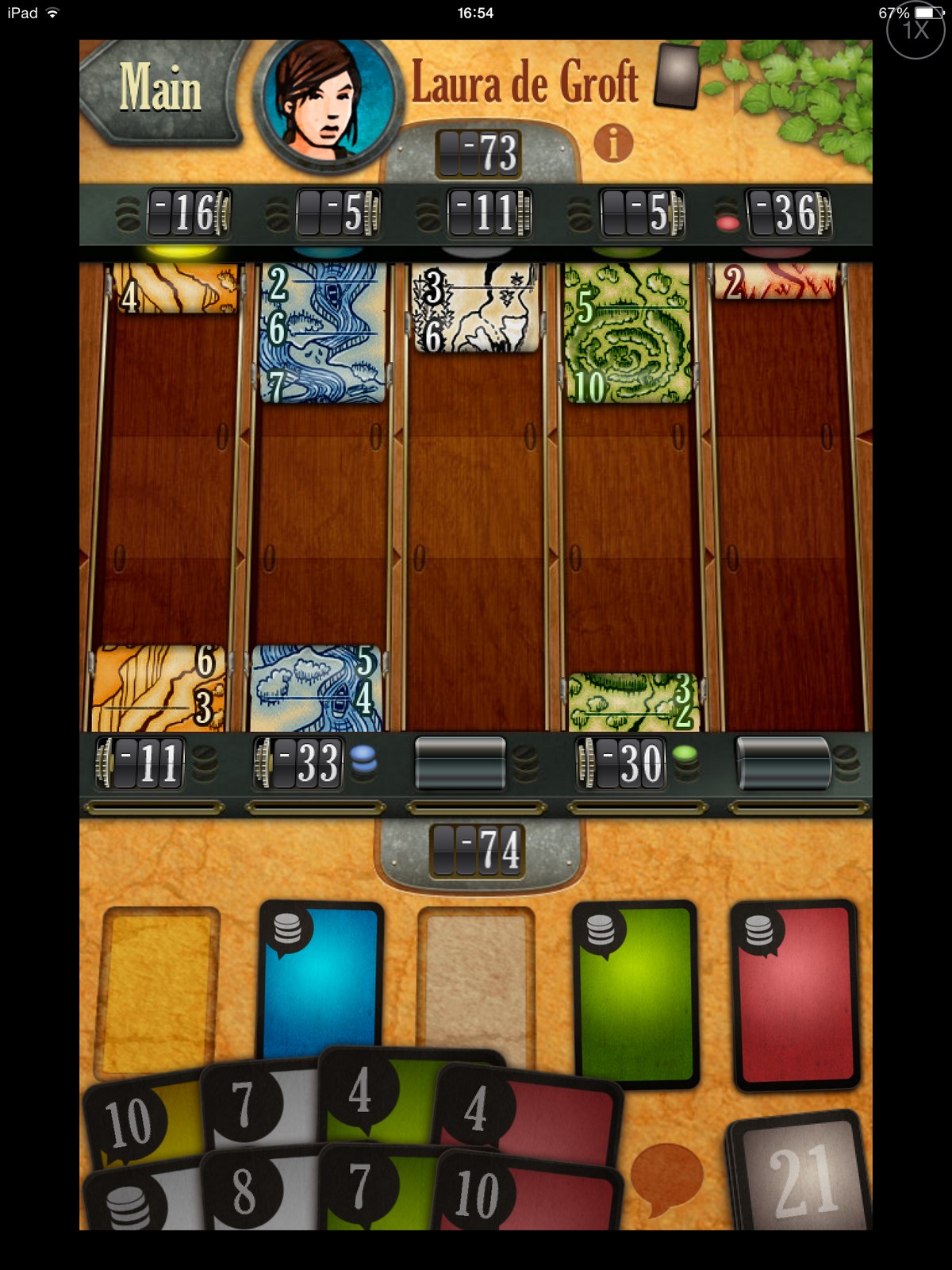Screen dimensions: 952x1270
Task: Open the info button near Laura de Groft
Action: [x=613, y=144]
